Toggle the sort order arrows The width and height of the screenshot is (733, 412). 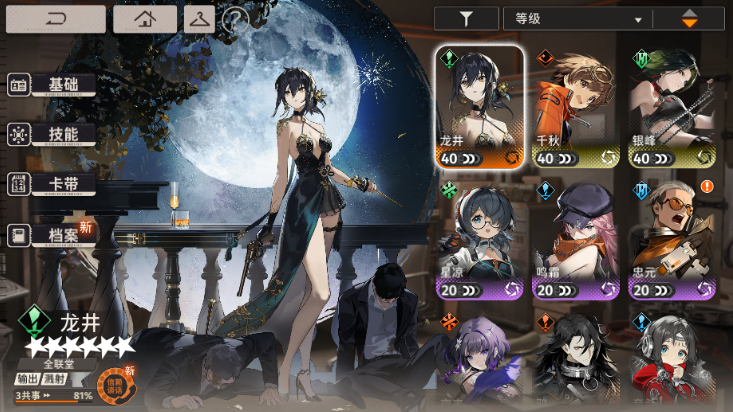click(690, 18)
